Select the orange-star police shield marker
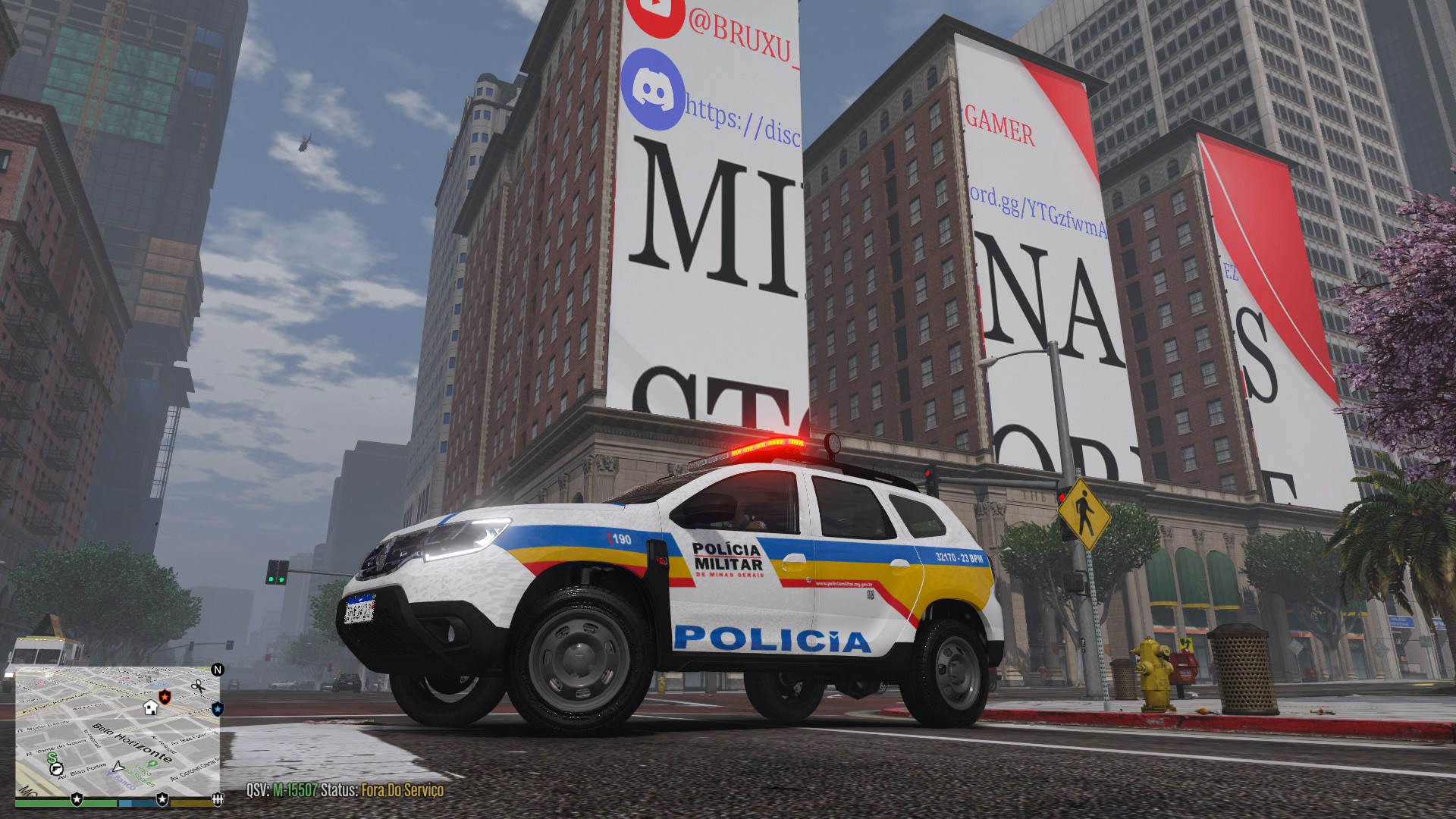The image size is (1456, 819). pos(165,695)
